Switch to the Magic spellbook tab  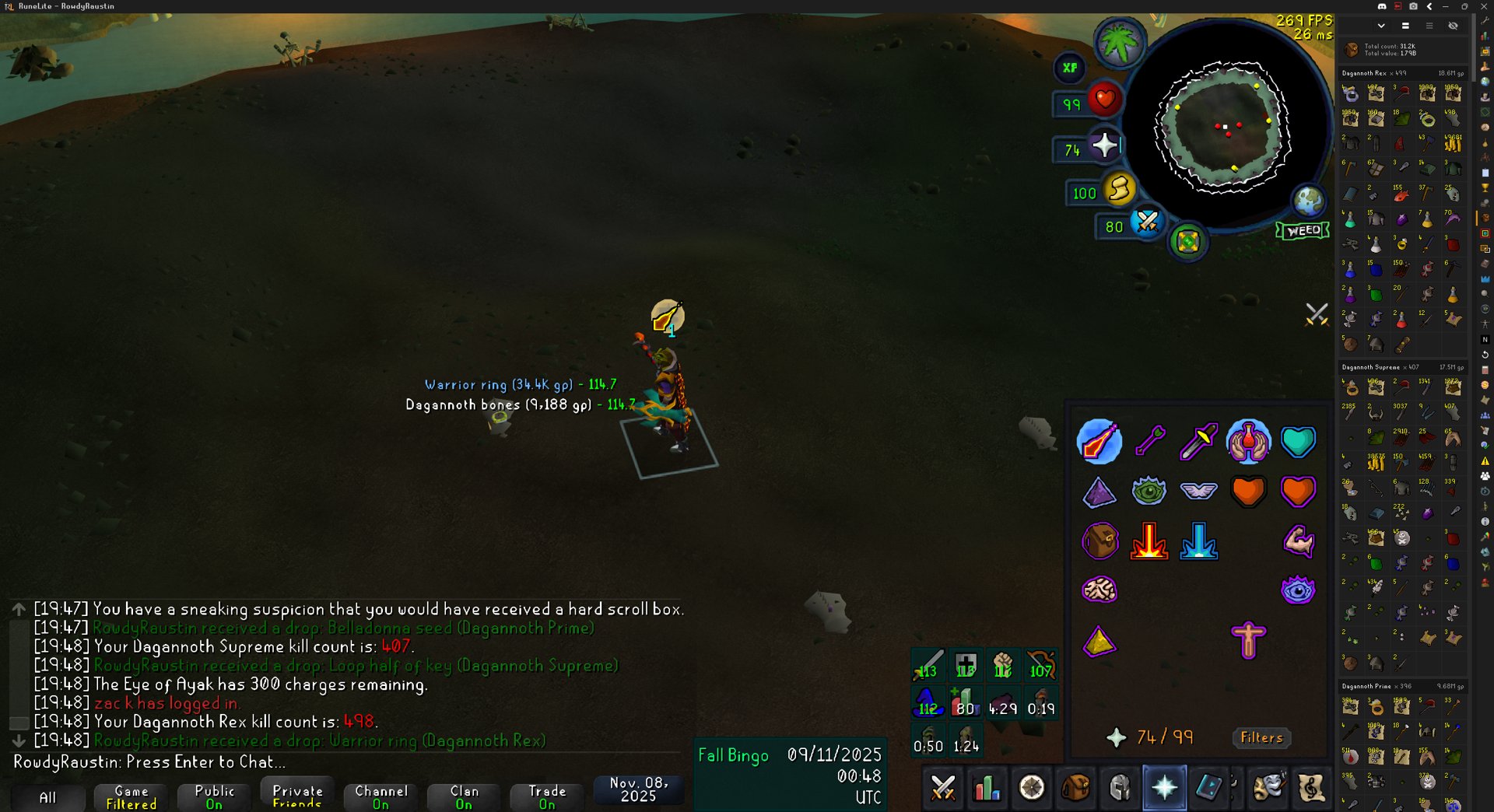click(1208, 788)
